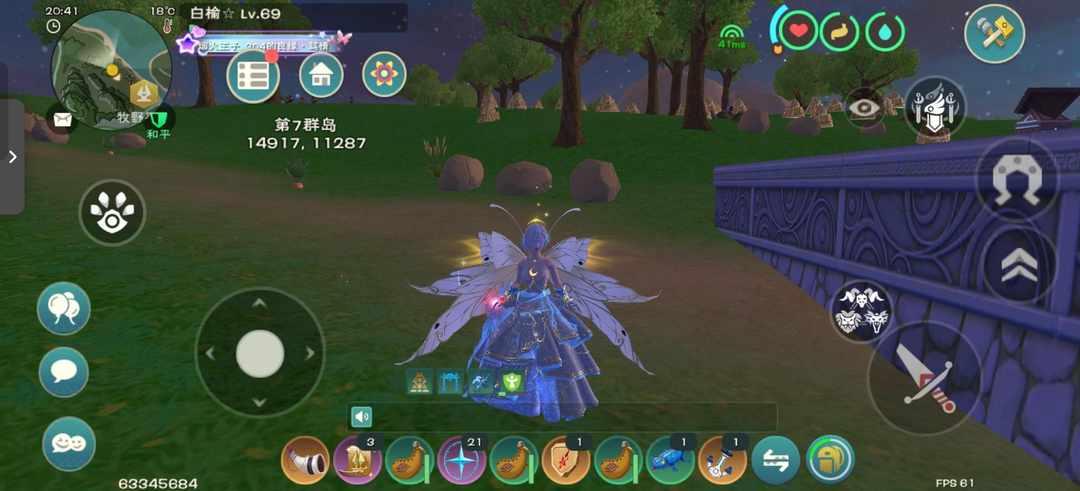1080x491 pixels.
Task: Tap the hotbar swap arrows button
Action: click(x=775, y=461)
